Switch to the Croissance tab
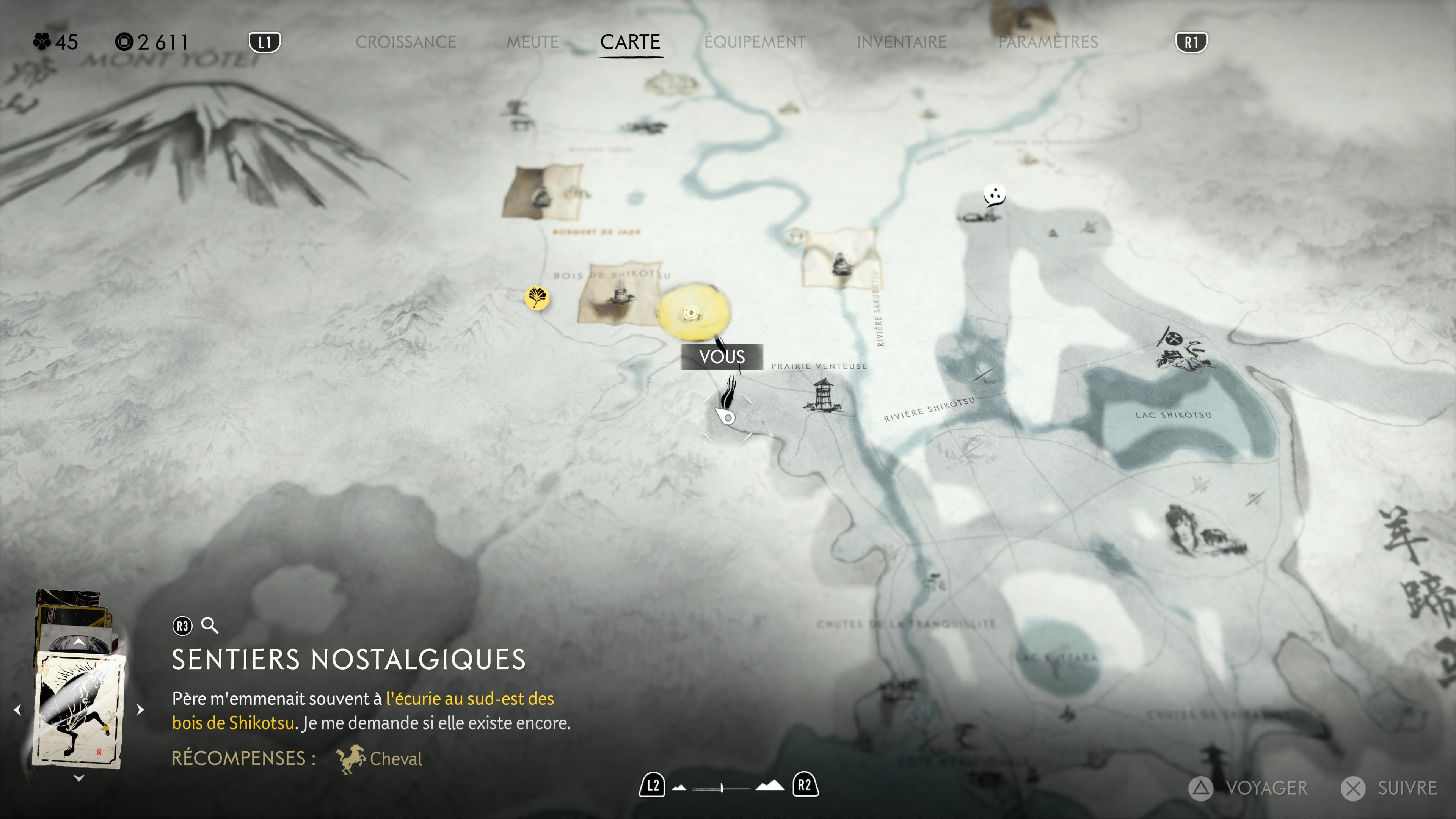 [405, 42]
